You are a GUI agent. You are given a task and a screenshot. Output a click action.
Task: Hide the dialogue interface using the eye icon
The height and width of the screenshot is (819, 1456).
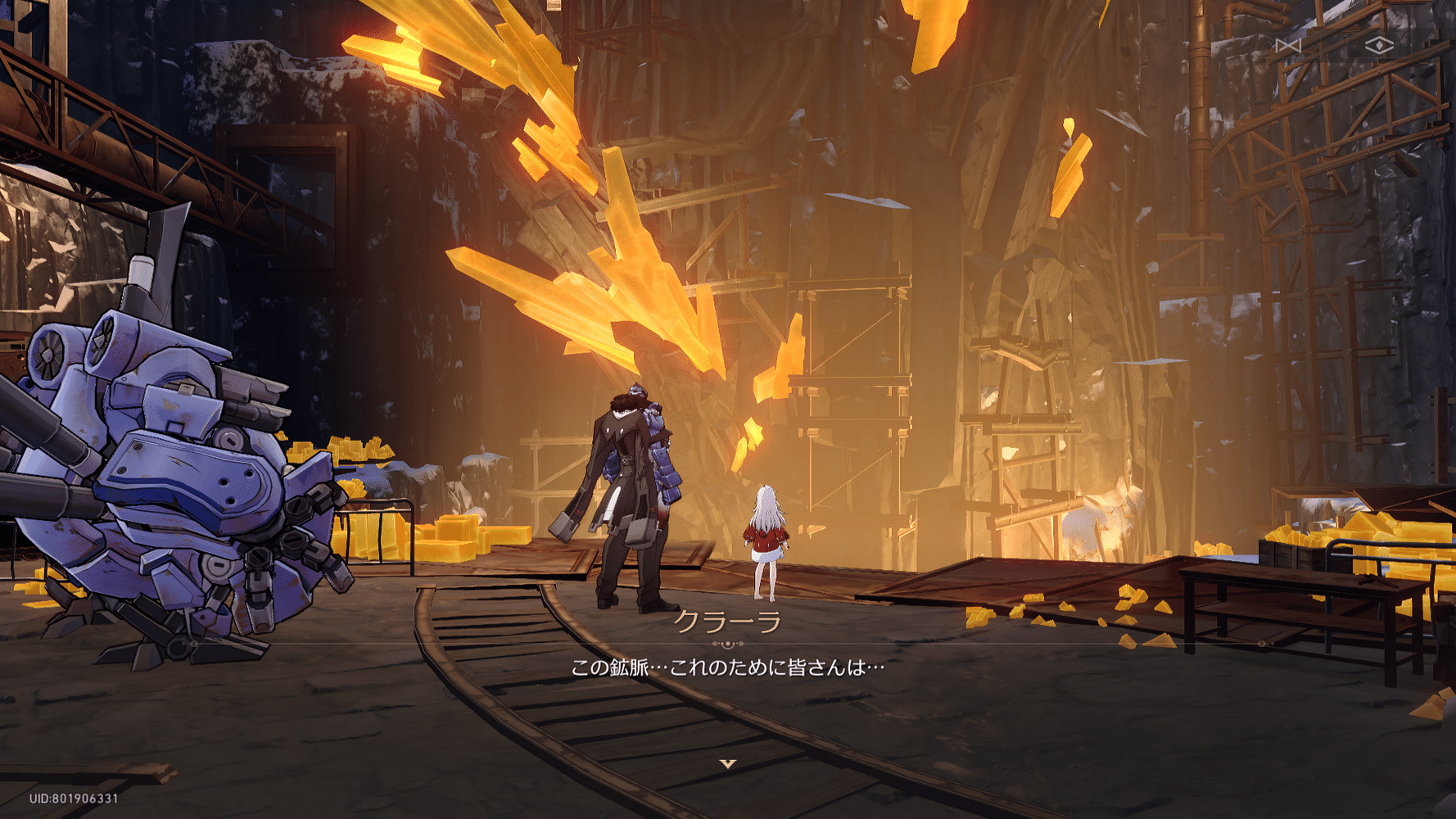click(1379, 46)
